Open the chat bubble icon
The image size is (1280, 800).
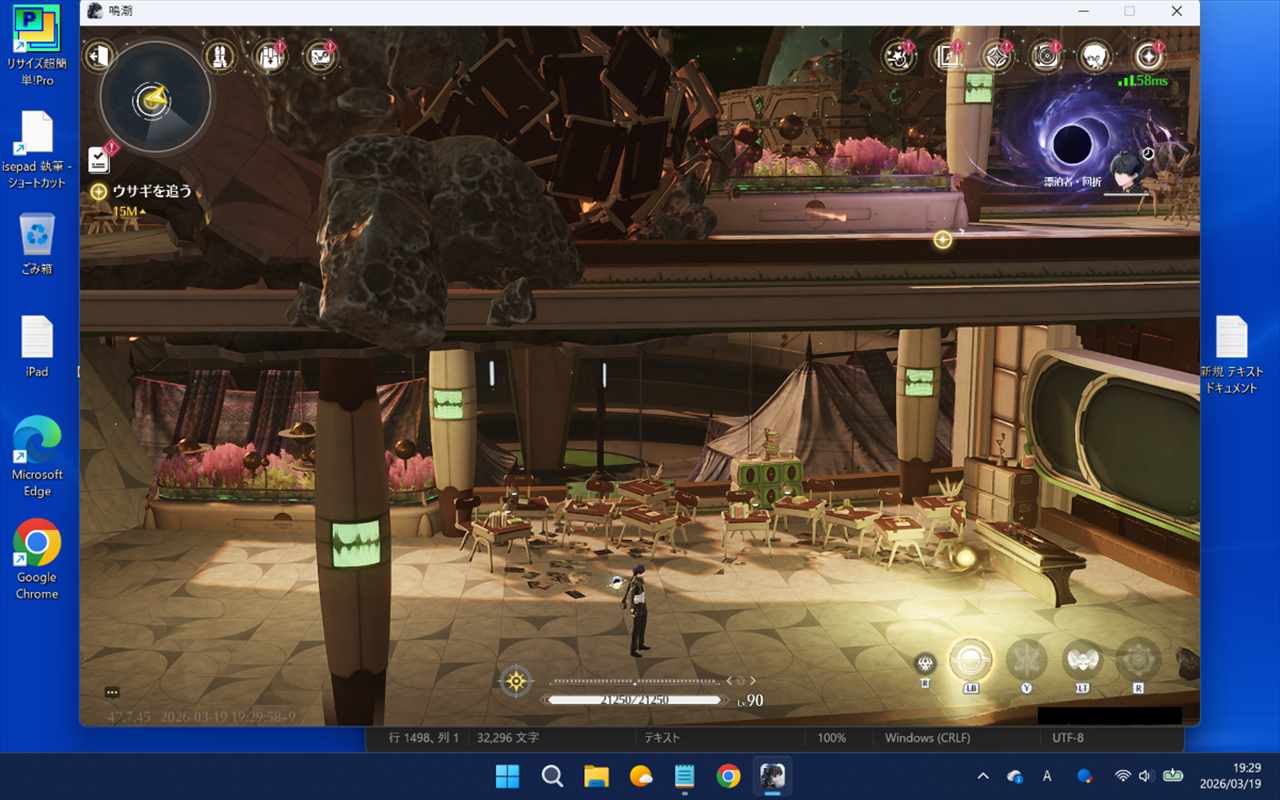[112, 692]
